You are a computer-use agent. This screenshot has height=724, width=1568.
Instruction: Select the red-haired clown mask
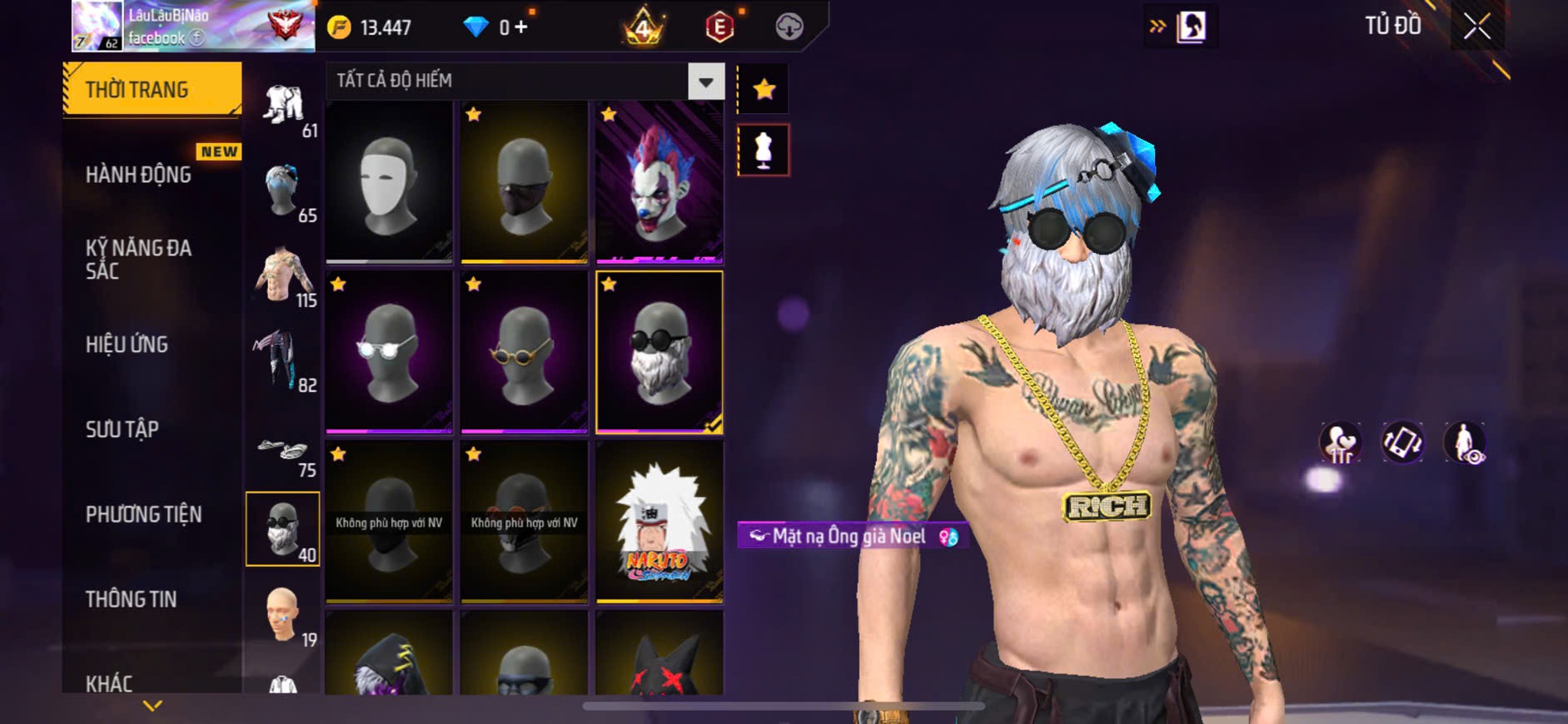(659, 182)
